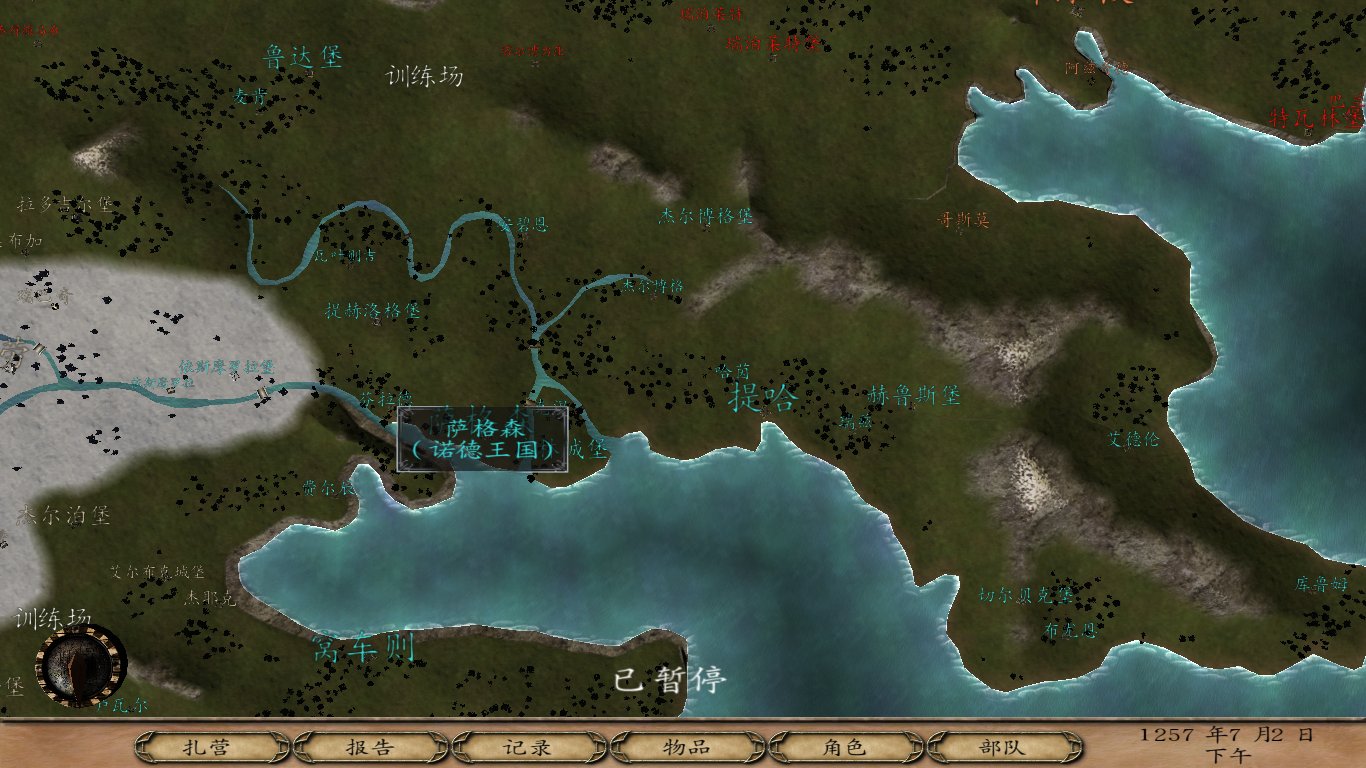Screen dimensions: 1366x768
Task: Visit the northern 训练场 (Training field)
Action: click(x=423, y=77)
